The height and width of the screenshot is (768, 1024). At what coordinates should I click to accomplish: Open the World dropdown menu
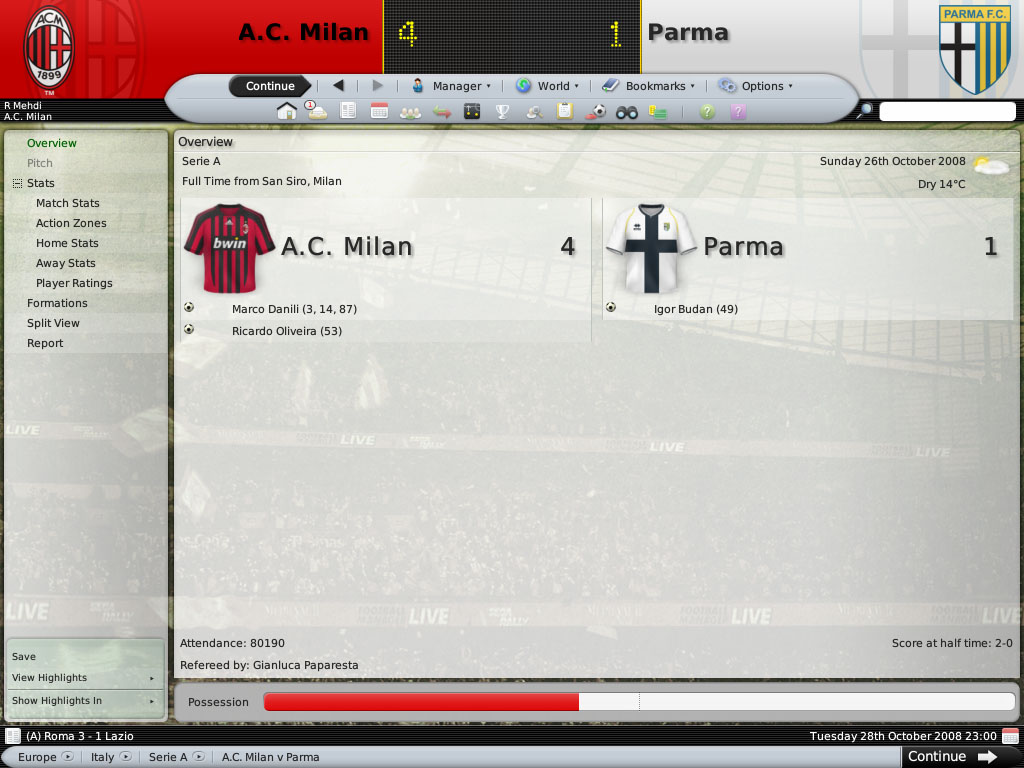(x=546, y=86)
